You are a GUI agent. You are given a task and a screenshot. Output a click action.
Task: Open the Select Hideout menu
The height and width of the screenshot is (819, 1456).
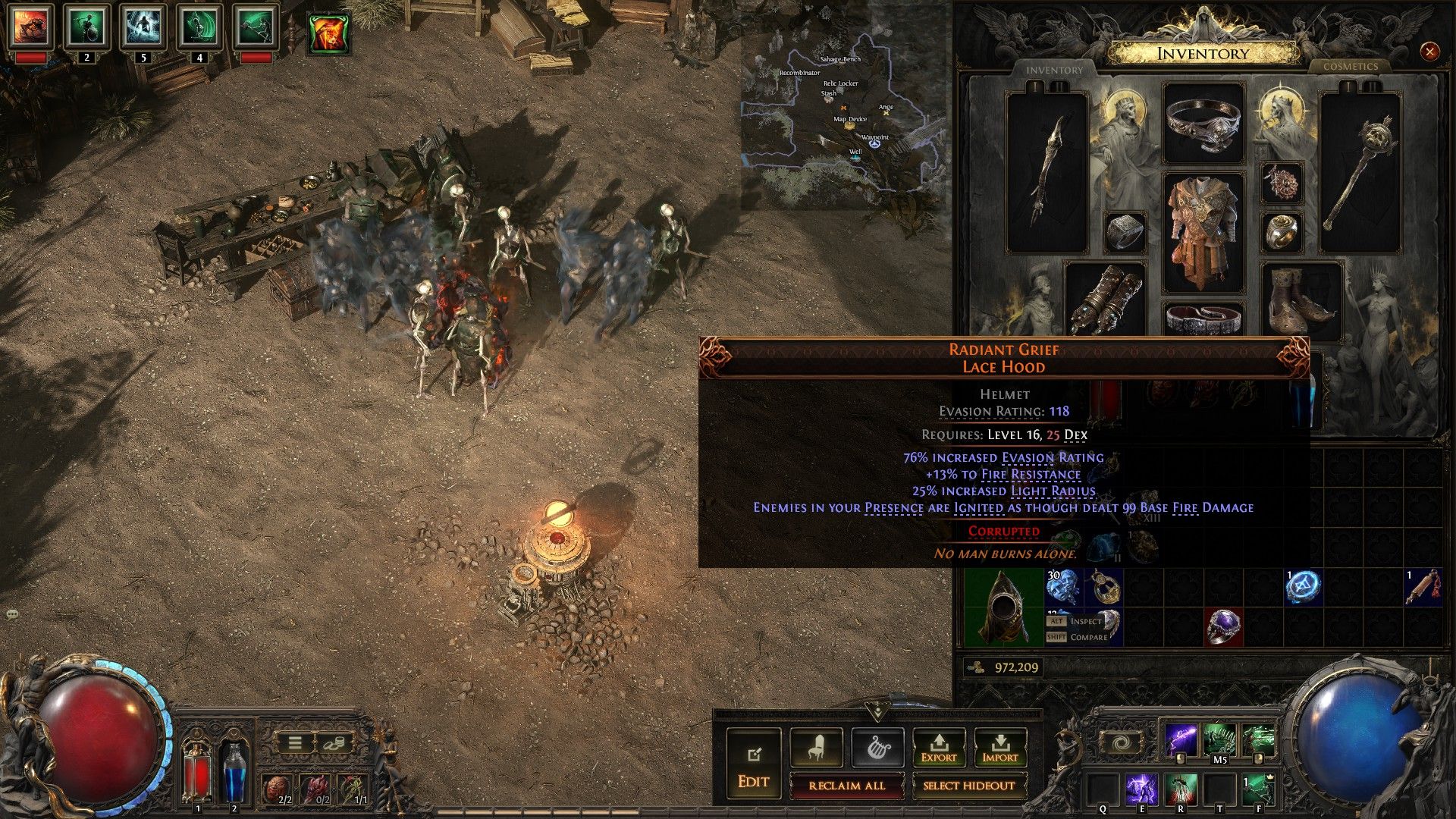pyautogui.click(x=968, y=786)
